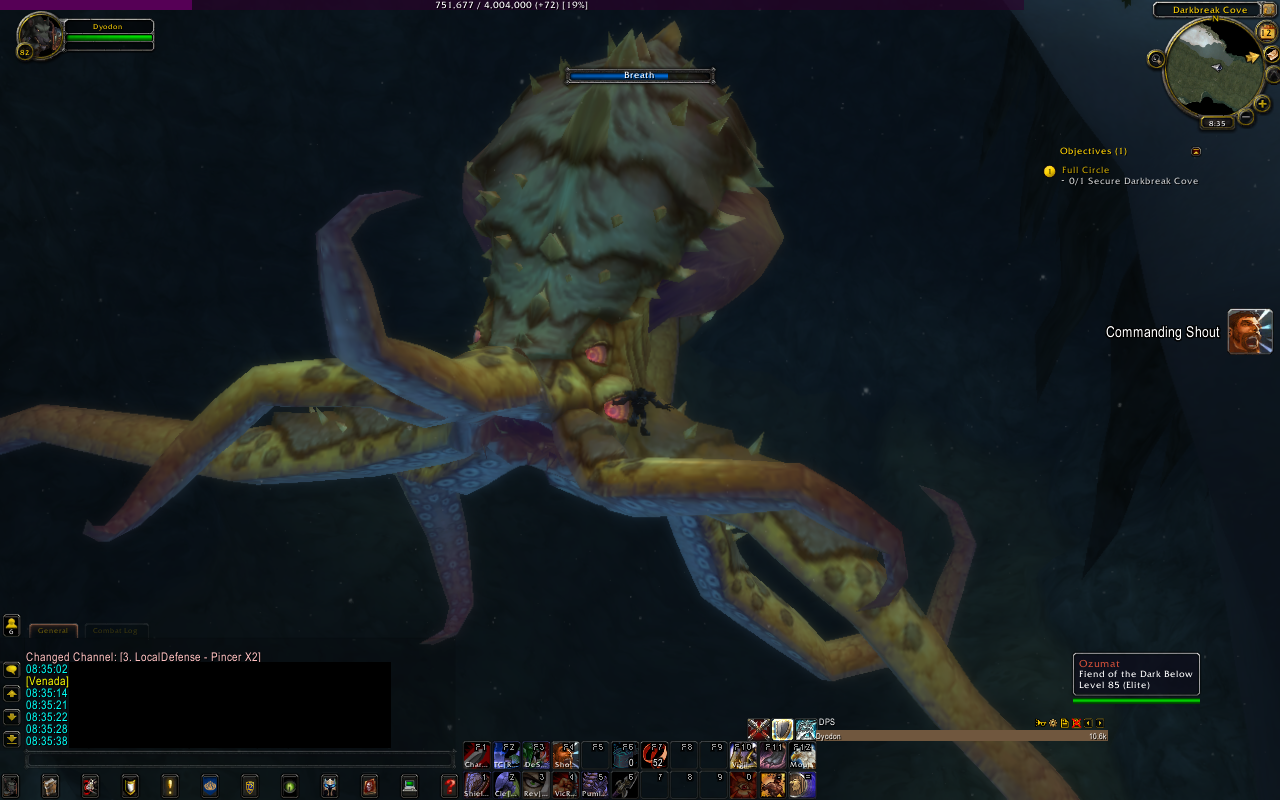
Task: Select the shield stance icon
Action: [x=782, y=730]
